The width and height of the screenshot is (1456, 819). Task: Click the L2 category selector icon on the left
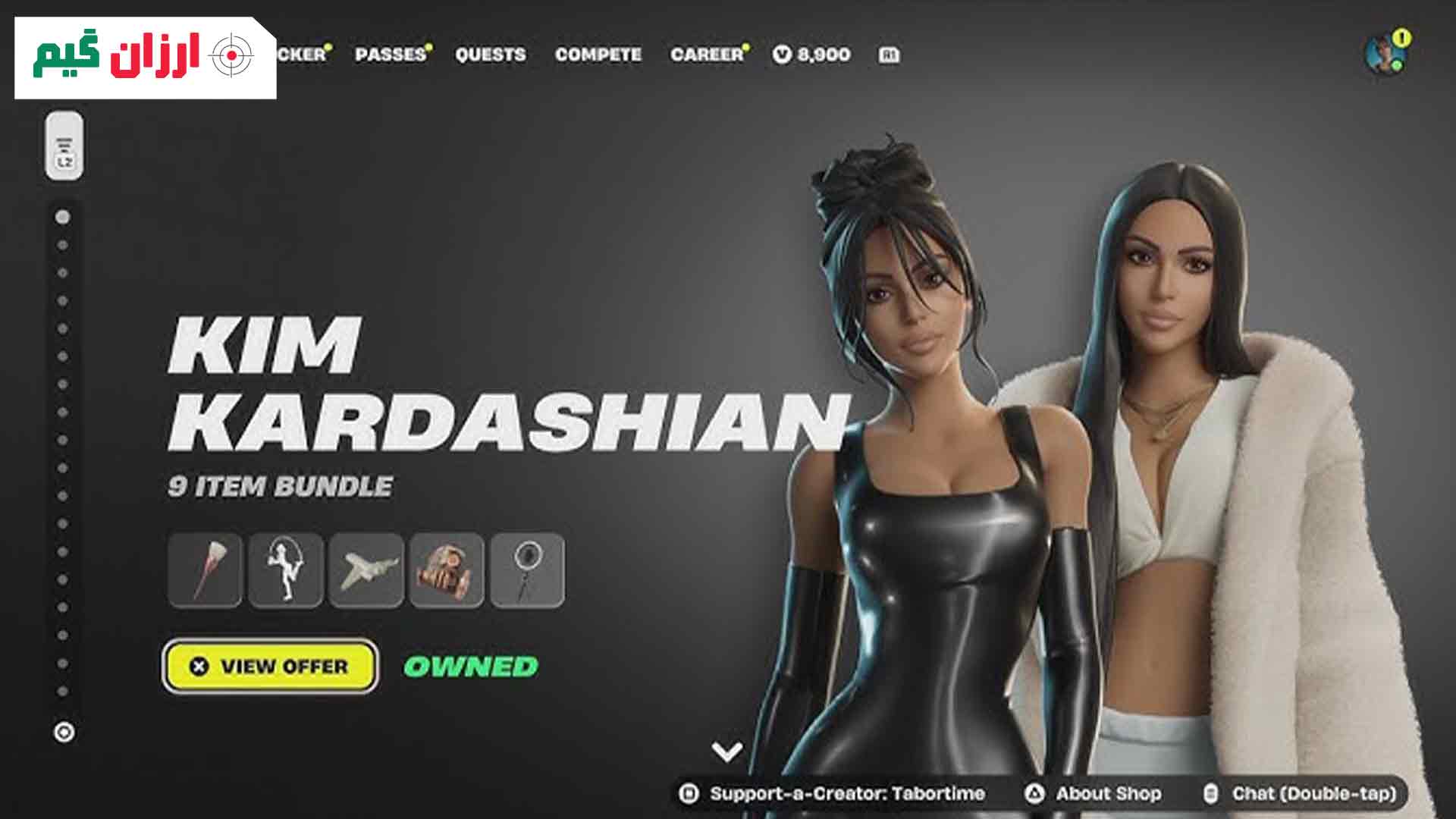[65, 146]
